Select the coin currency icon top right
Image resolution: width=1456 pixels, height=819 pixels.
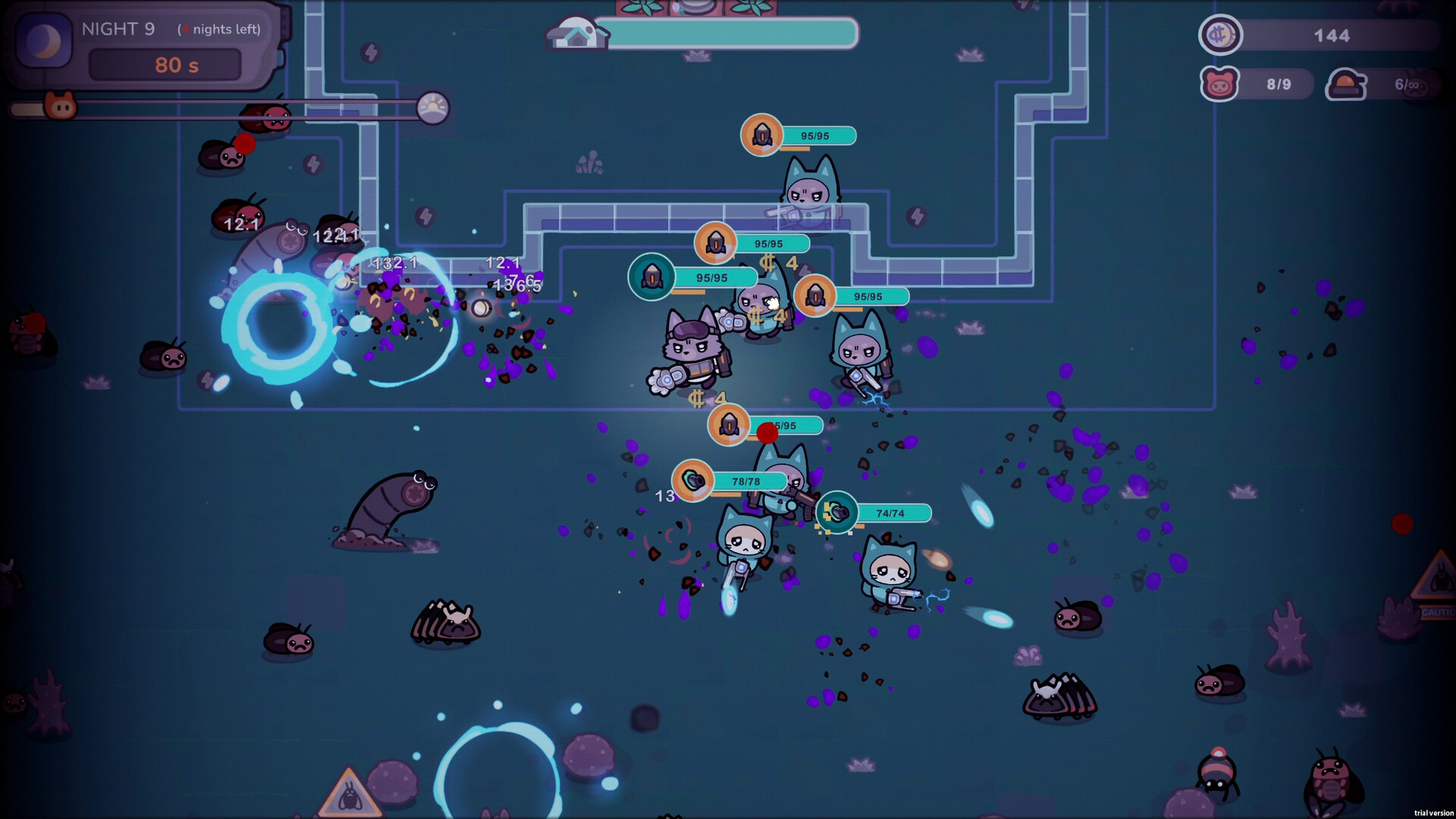[x=1219, y=35]
